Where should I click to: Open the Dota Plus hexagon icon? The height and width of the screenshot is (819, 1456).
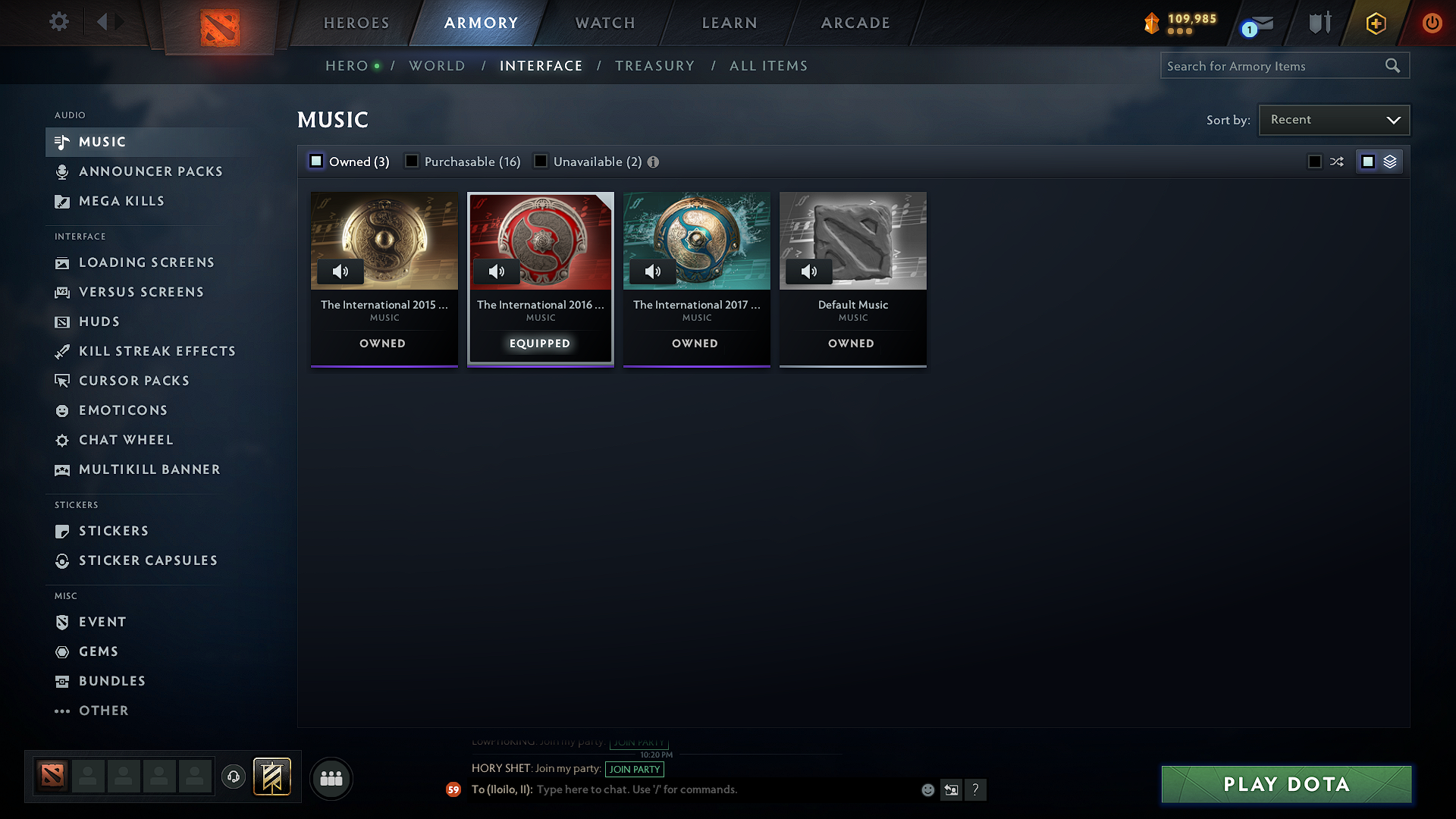point(1375,23)
